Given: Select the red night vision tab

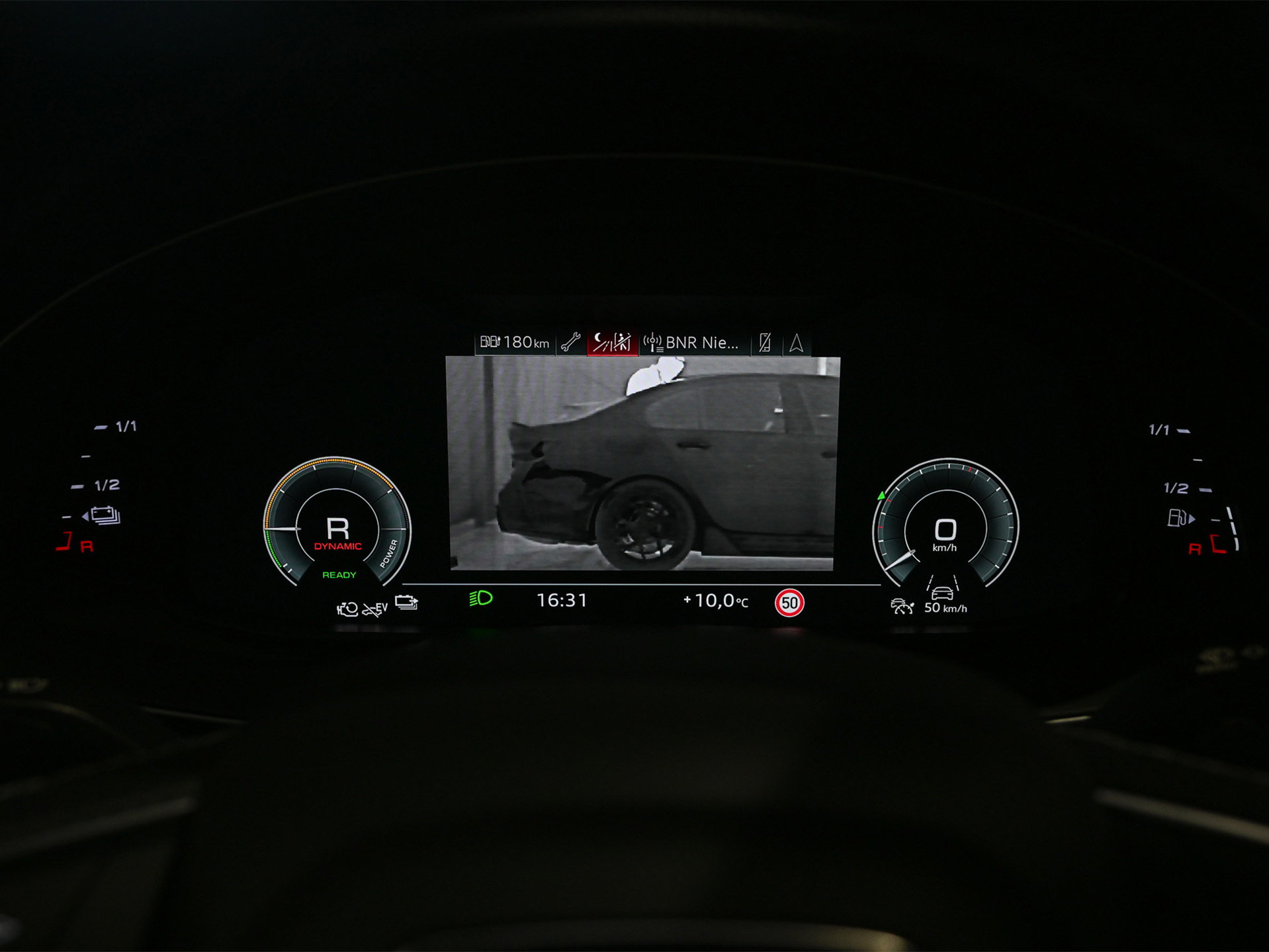Looking at the screenshot, I should 612,343.
